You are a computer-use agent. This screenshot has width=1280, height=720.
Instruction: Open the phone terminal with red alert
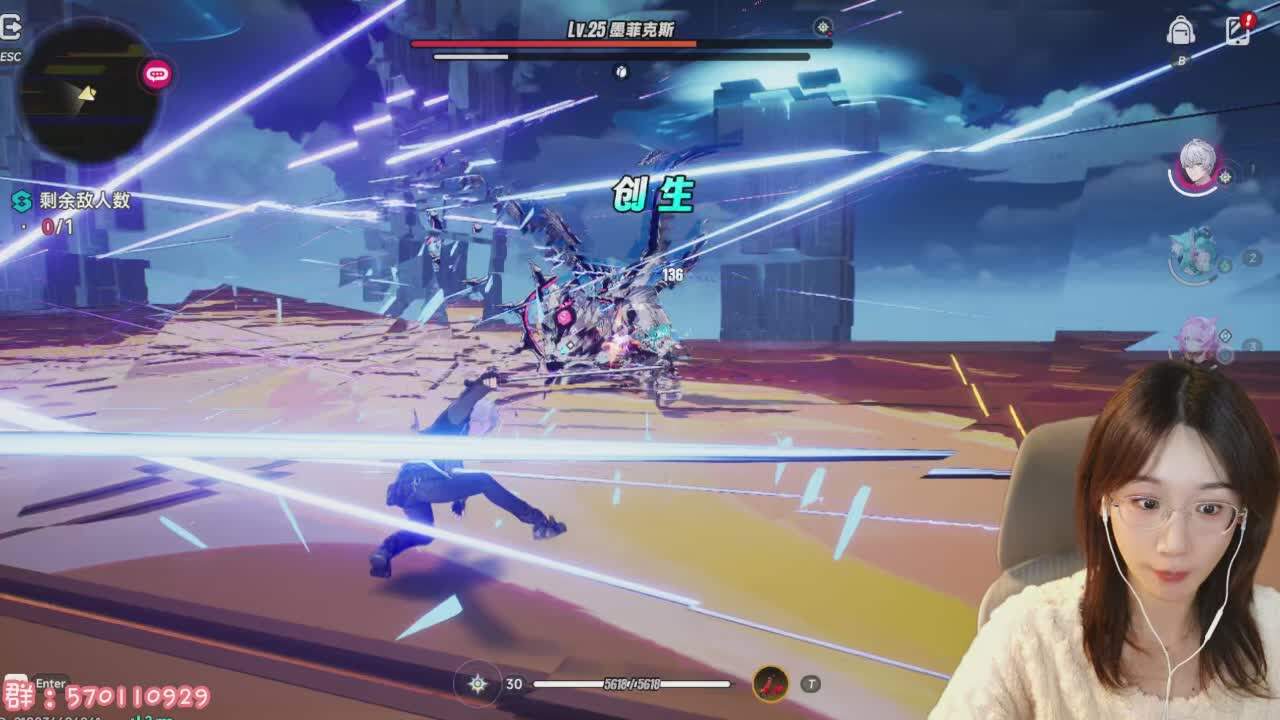click(x=1238, y=30)
